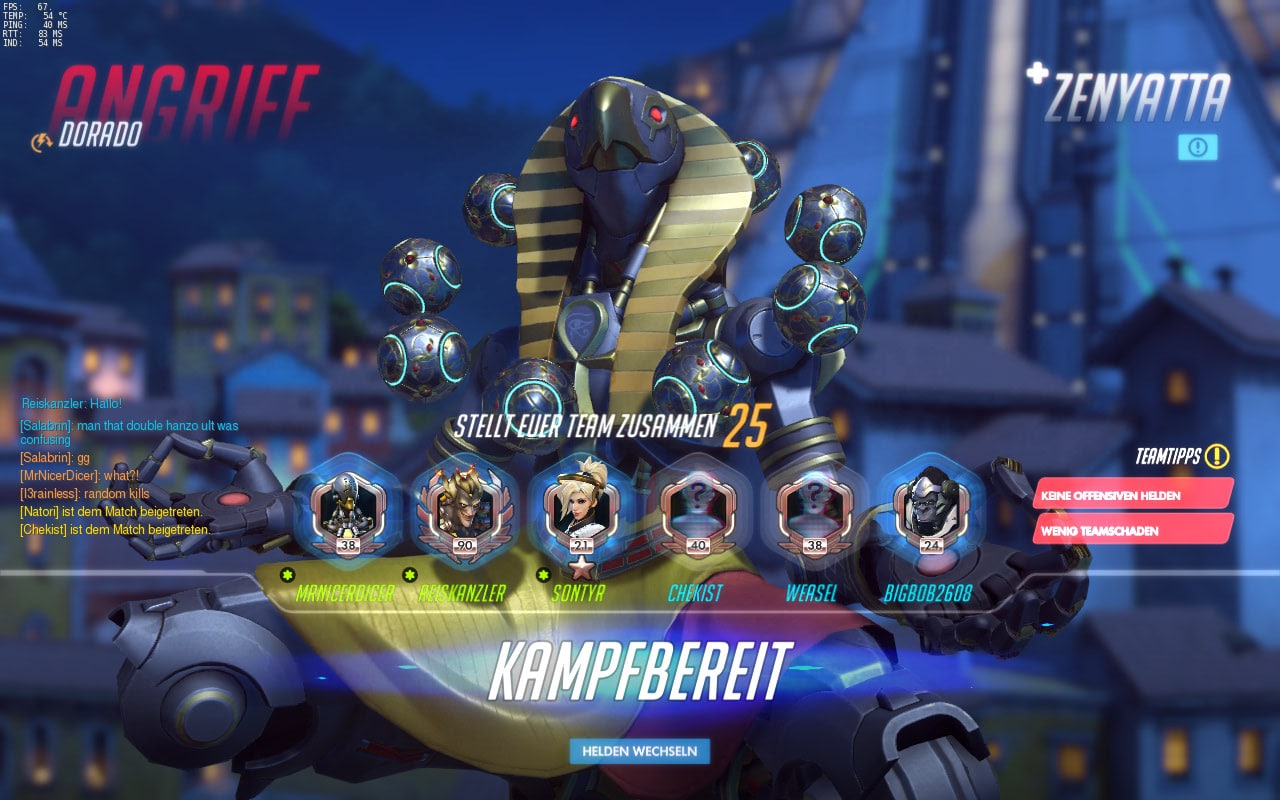
Task: Click the Kampfbereit ready banner
Action: pos(639,671)
